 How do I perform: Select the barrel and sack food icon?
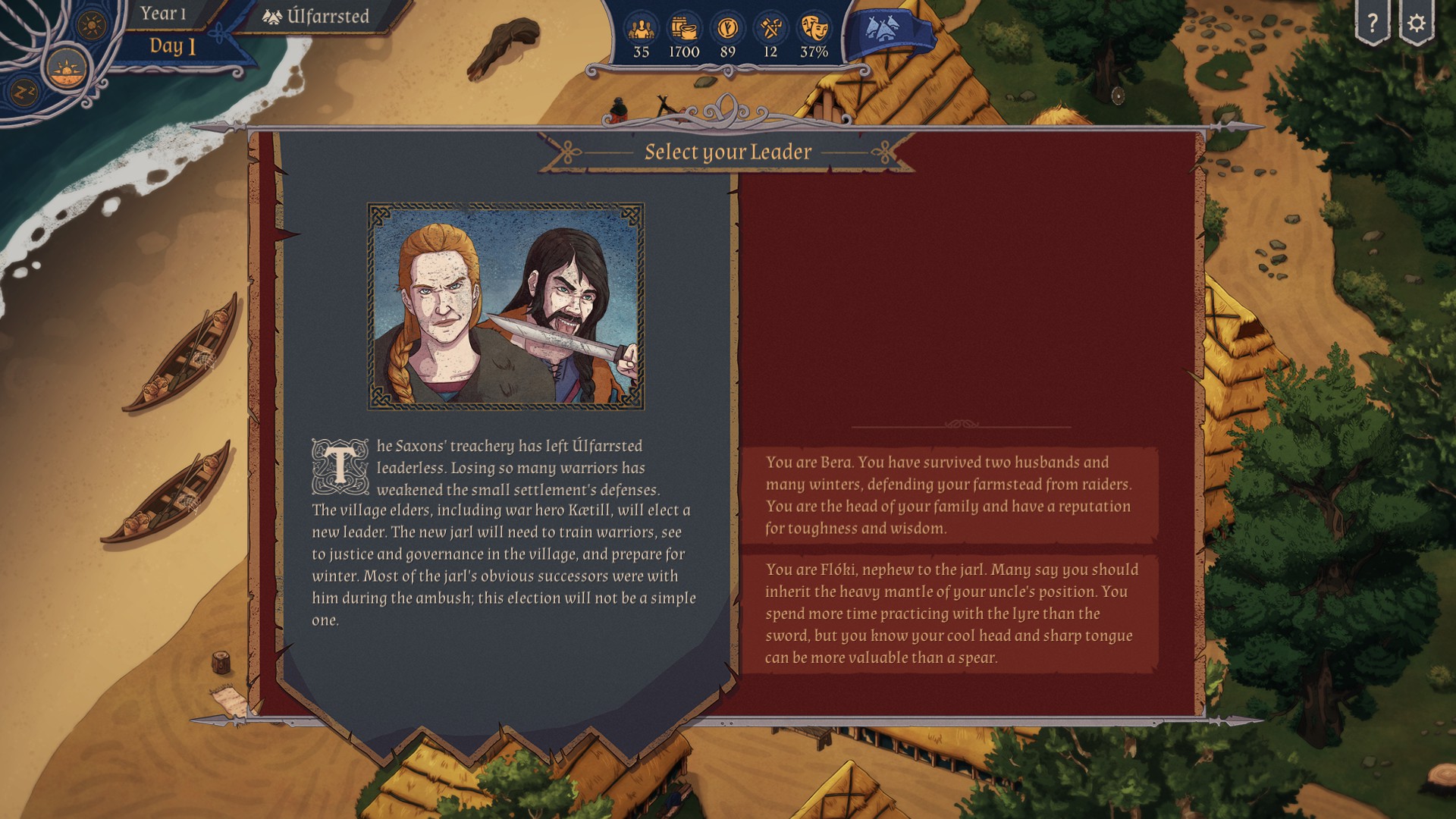(x=684, y=30)
